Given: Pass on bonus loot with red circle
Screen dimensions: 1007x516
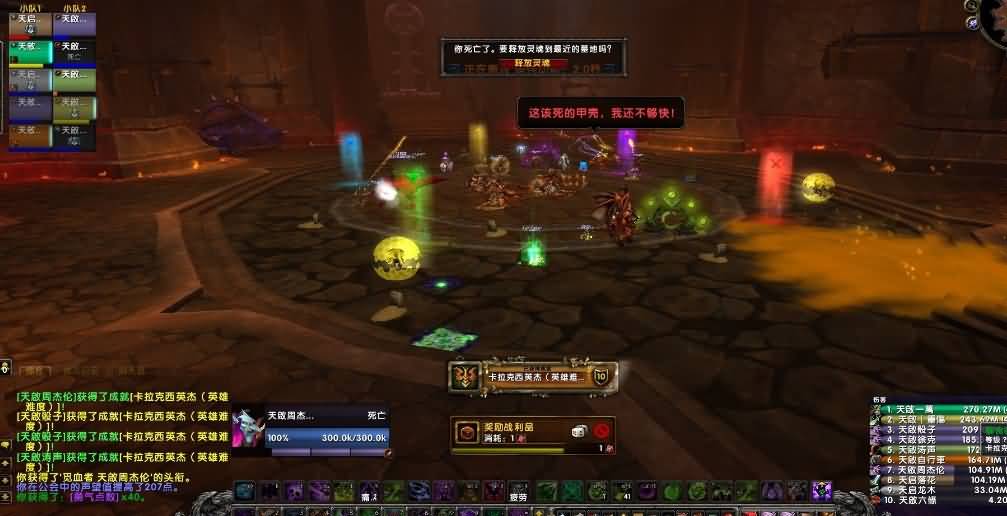Looking at the screenshot, I should 602,431.
